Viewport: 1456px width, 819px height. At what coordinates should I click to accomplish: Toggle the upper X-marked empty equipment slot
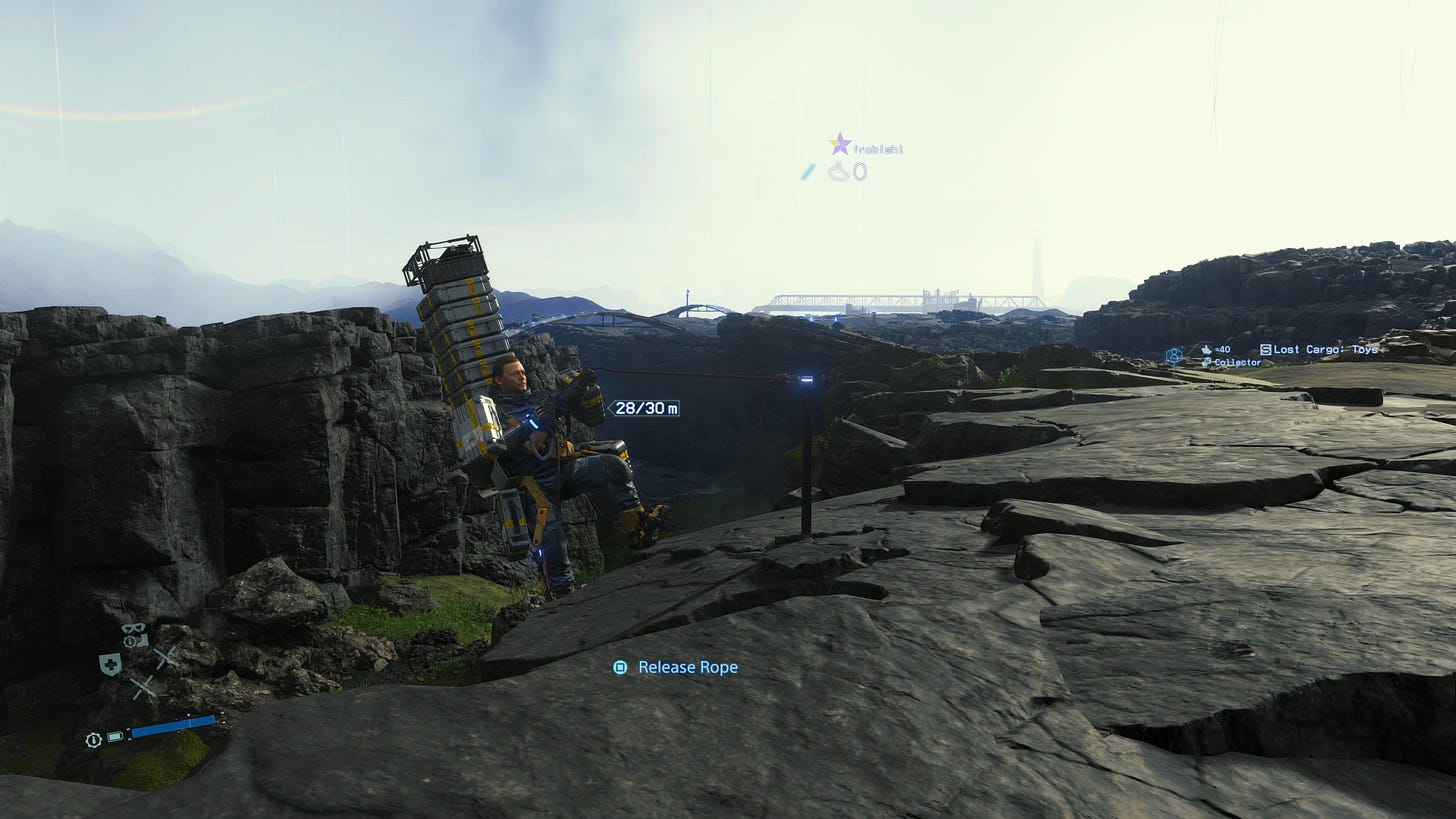(x=165, y=657)
